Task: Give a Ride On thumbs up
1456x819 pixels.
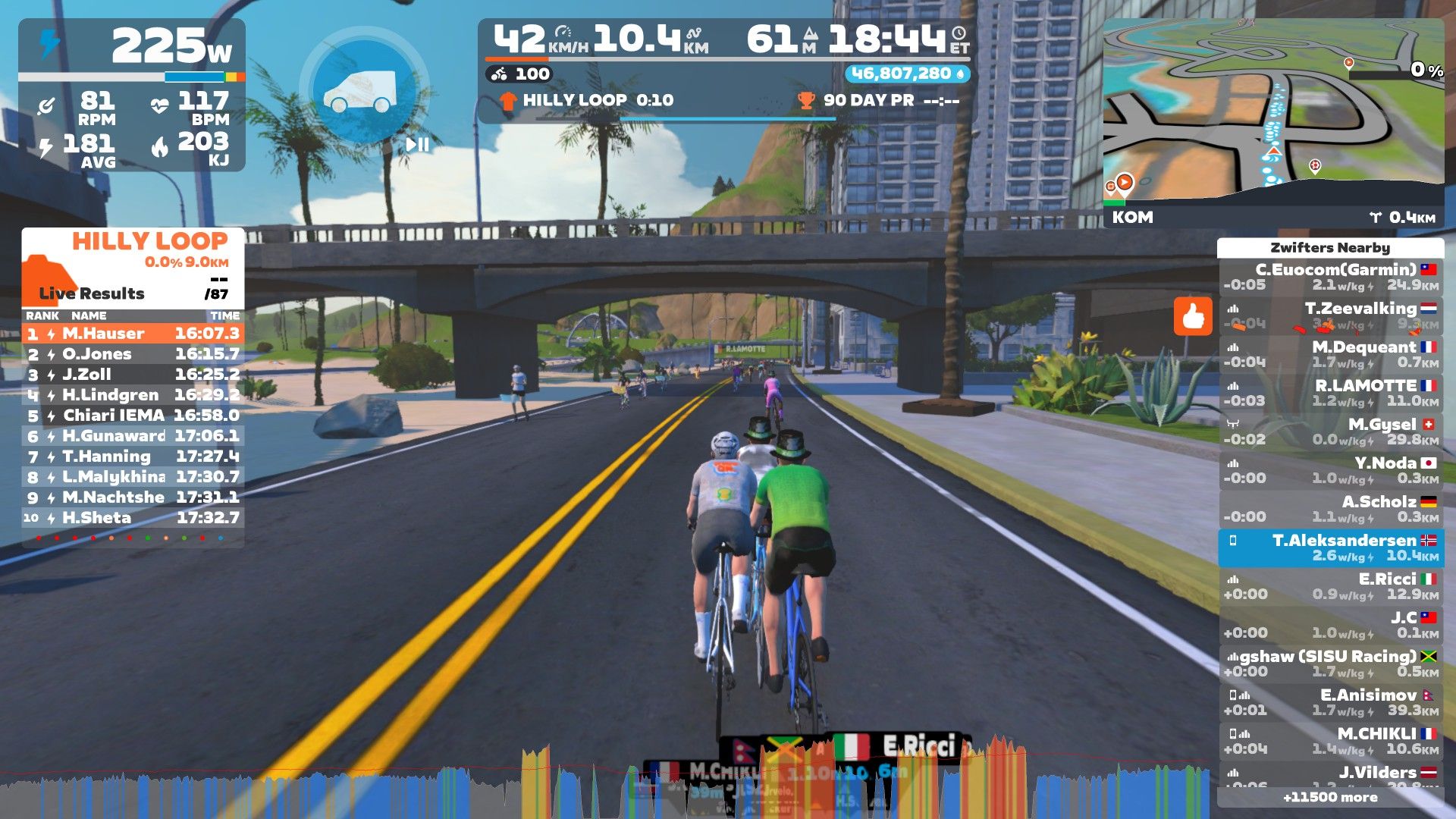Action: coord(1193,315)
